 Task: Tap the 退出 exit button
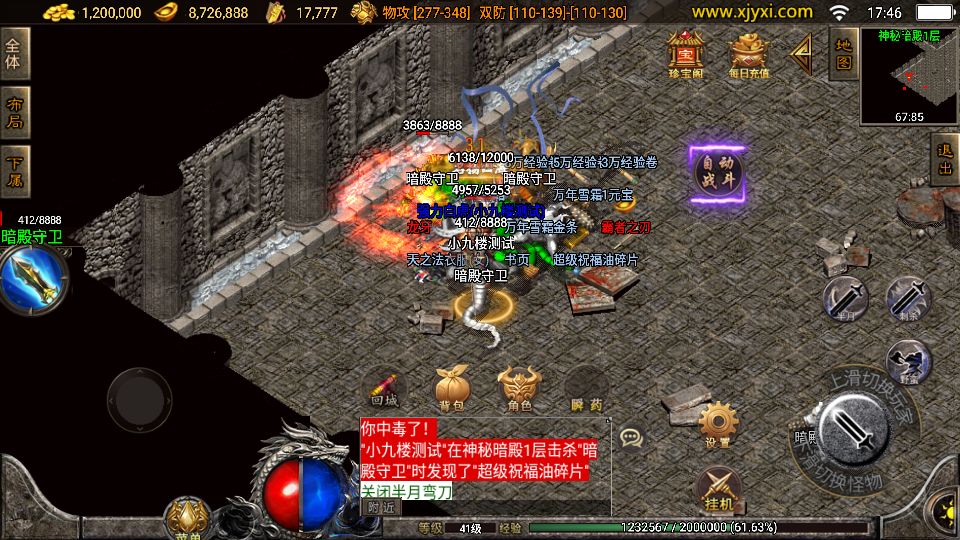click(944, 158)
